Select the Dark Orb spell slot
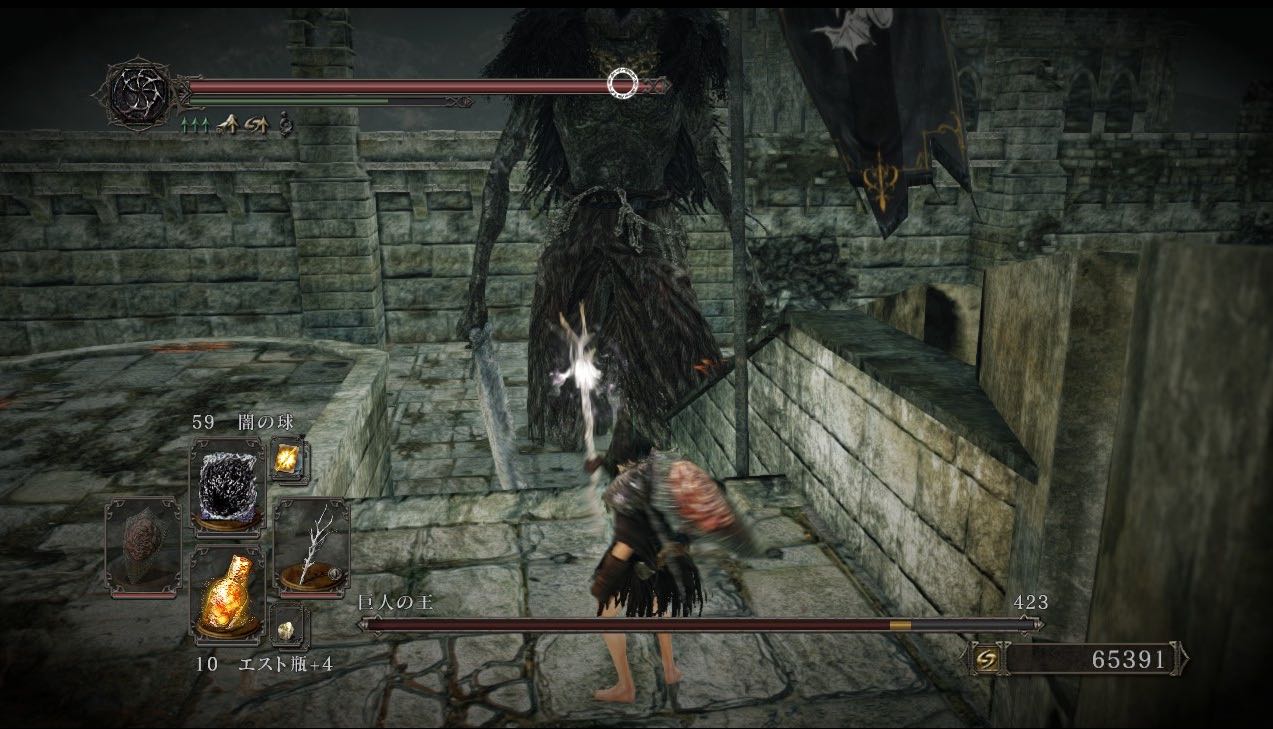 (x=227, y=479)
